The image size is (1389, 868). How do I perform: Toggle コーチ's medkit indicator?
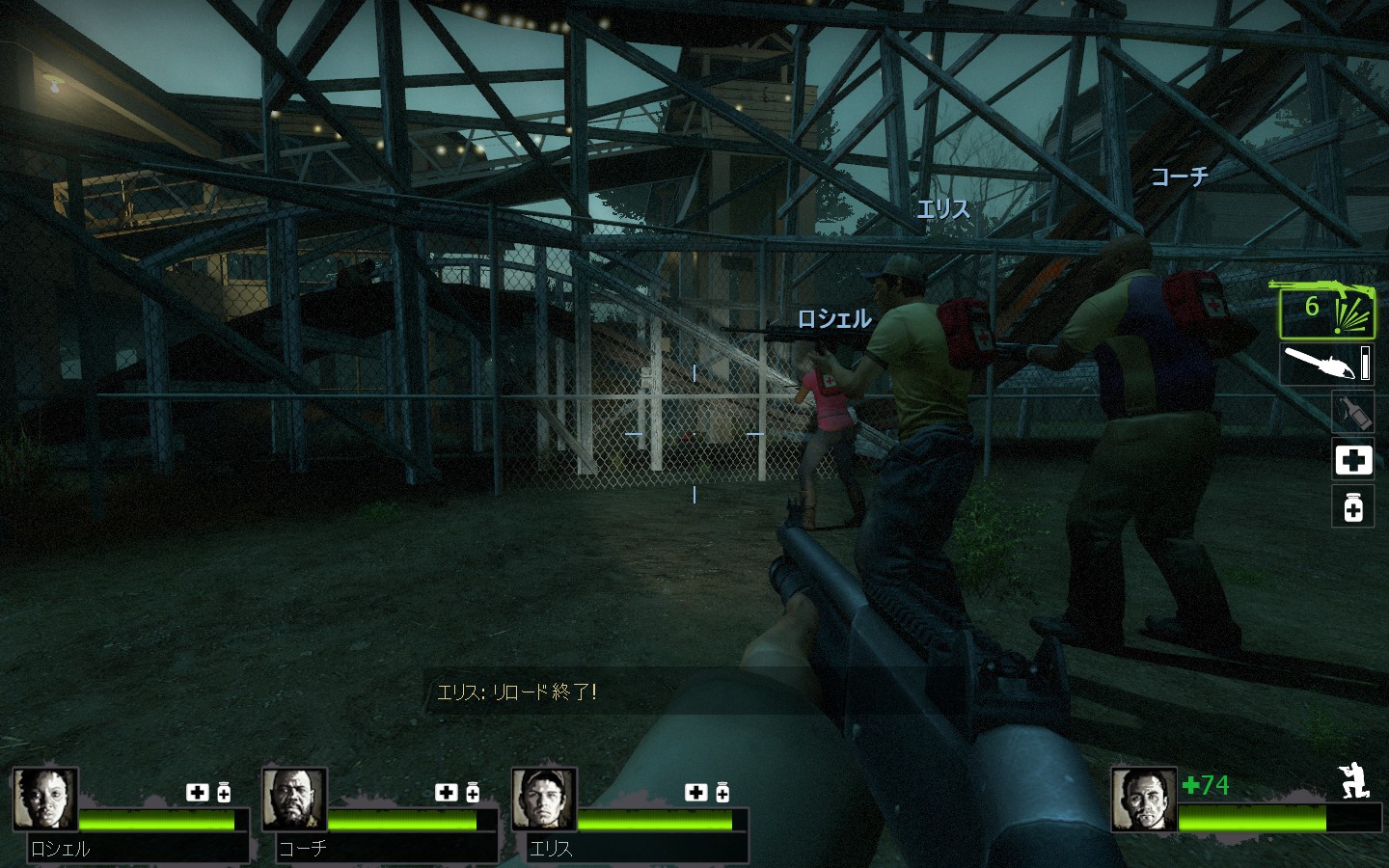tap(446, 793)
